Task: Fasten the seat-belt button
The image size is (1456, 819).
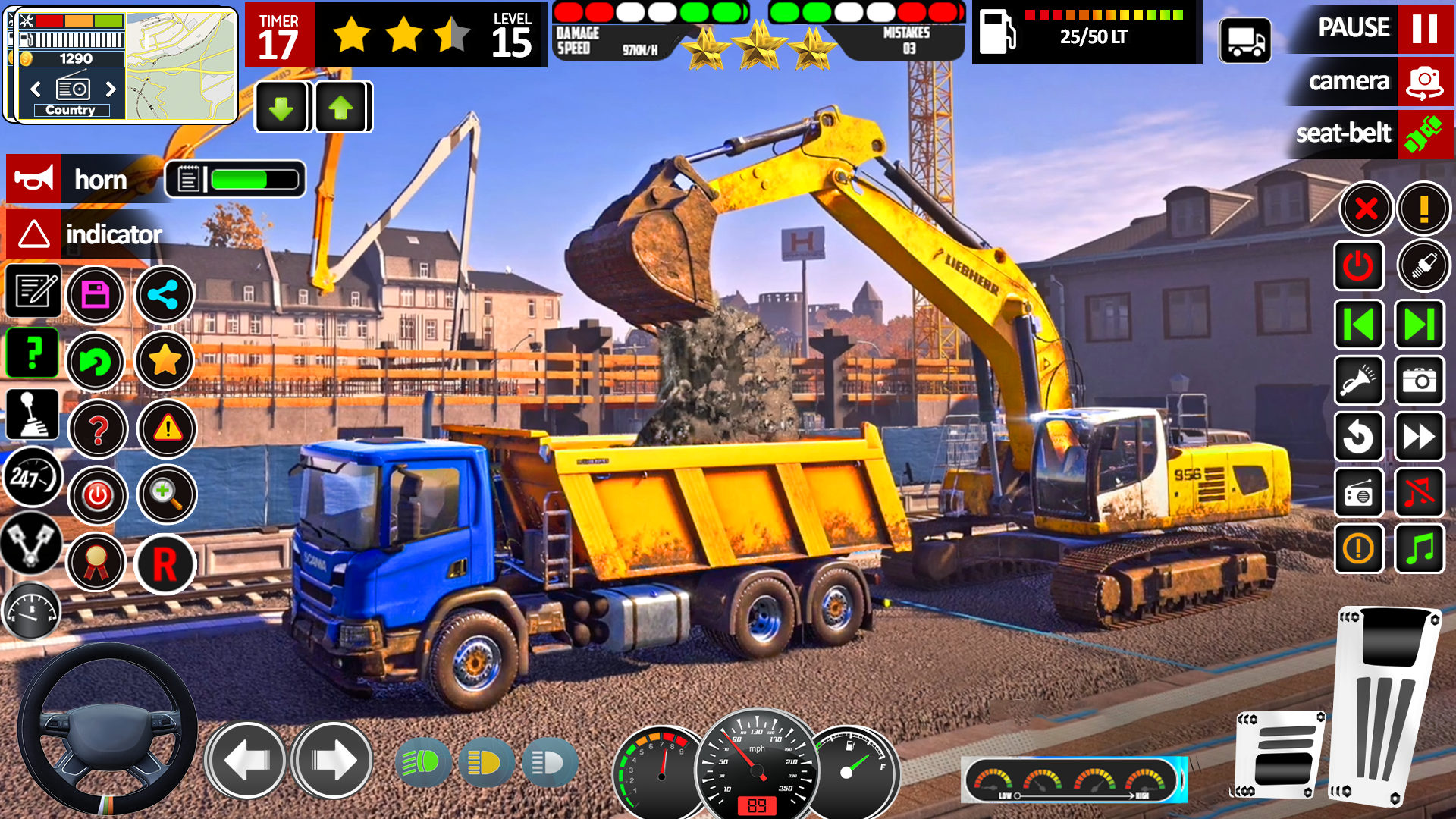Action: 1424,134
